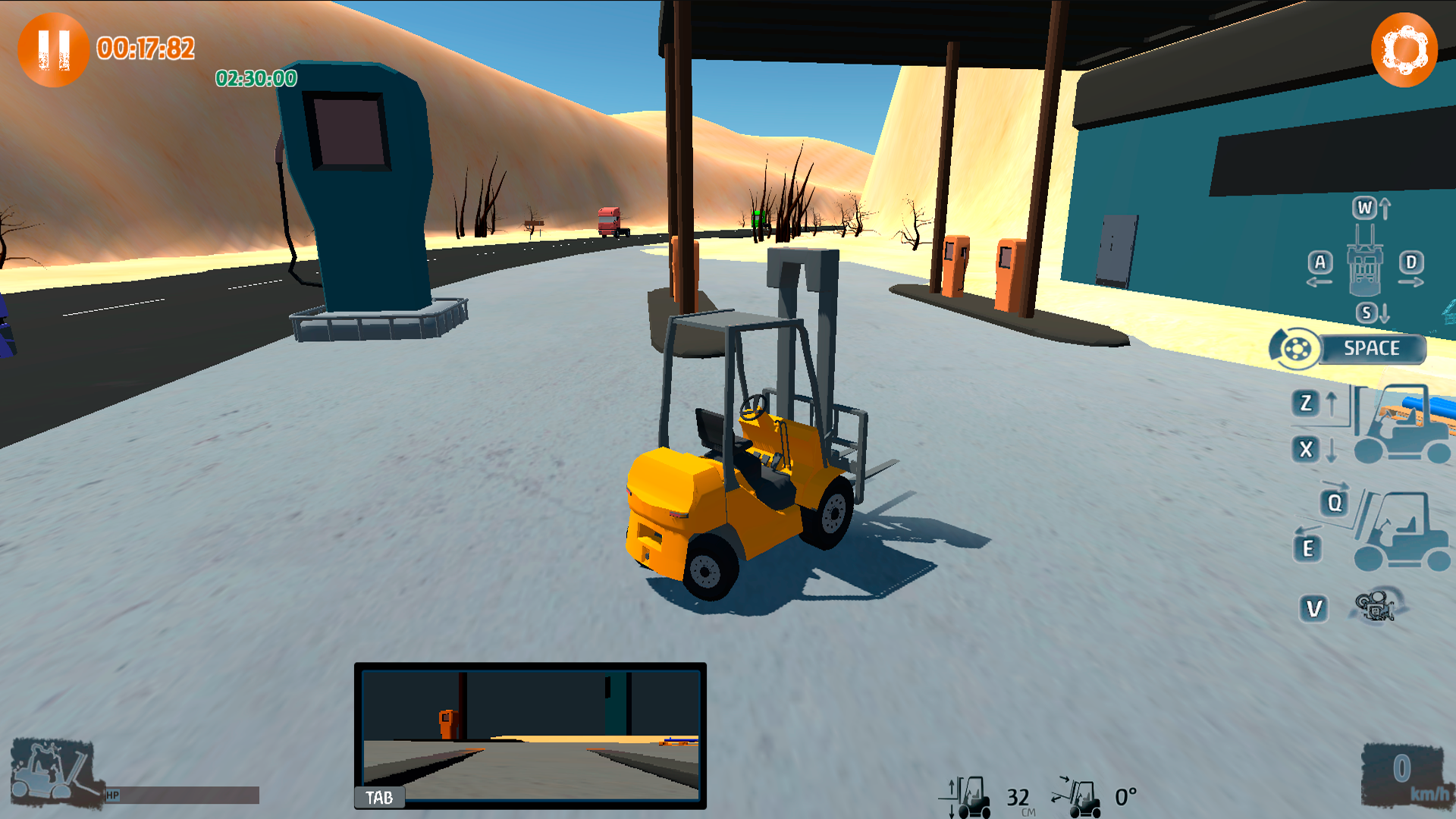The image size is (1456, 819).
Task: Click the Z key icon to raise forks
Action: pos(1305,403)
